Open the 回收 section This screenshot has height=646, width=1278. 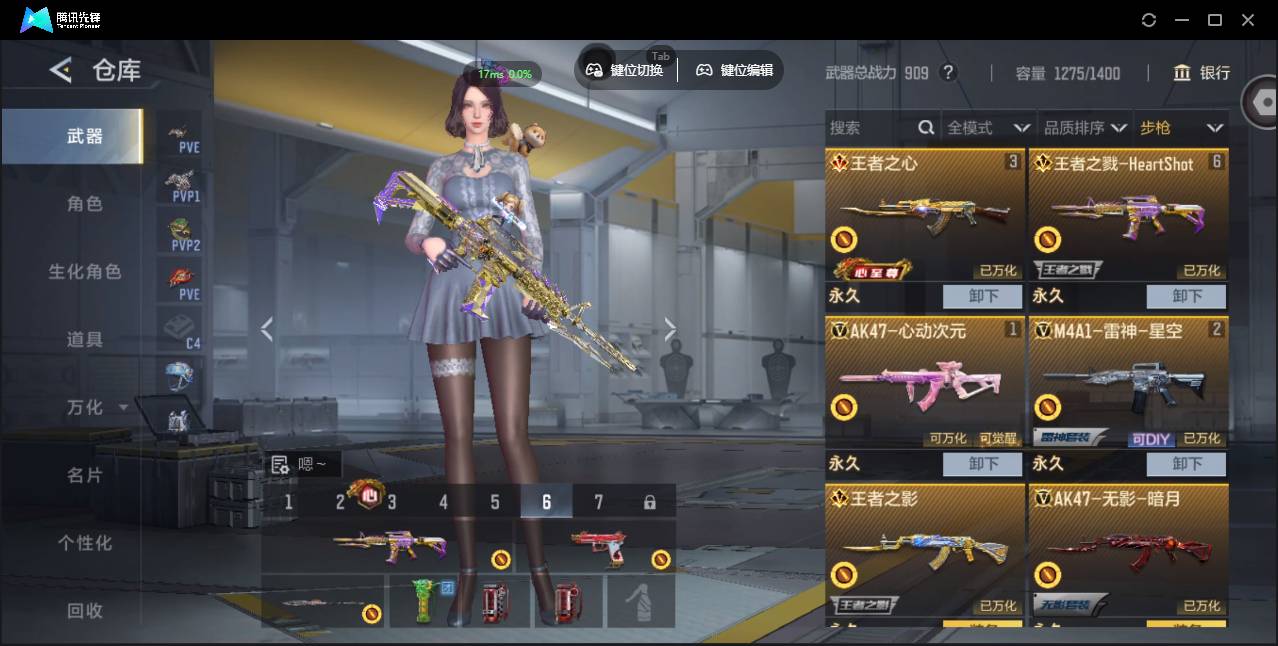point(84,610)
